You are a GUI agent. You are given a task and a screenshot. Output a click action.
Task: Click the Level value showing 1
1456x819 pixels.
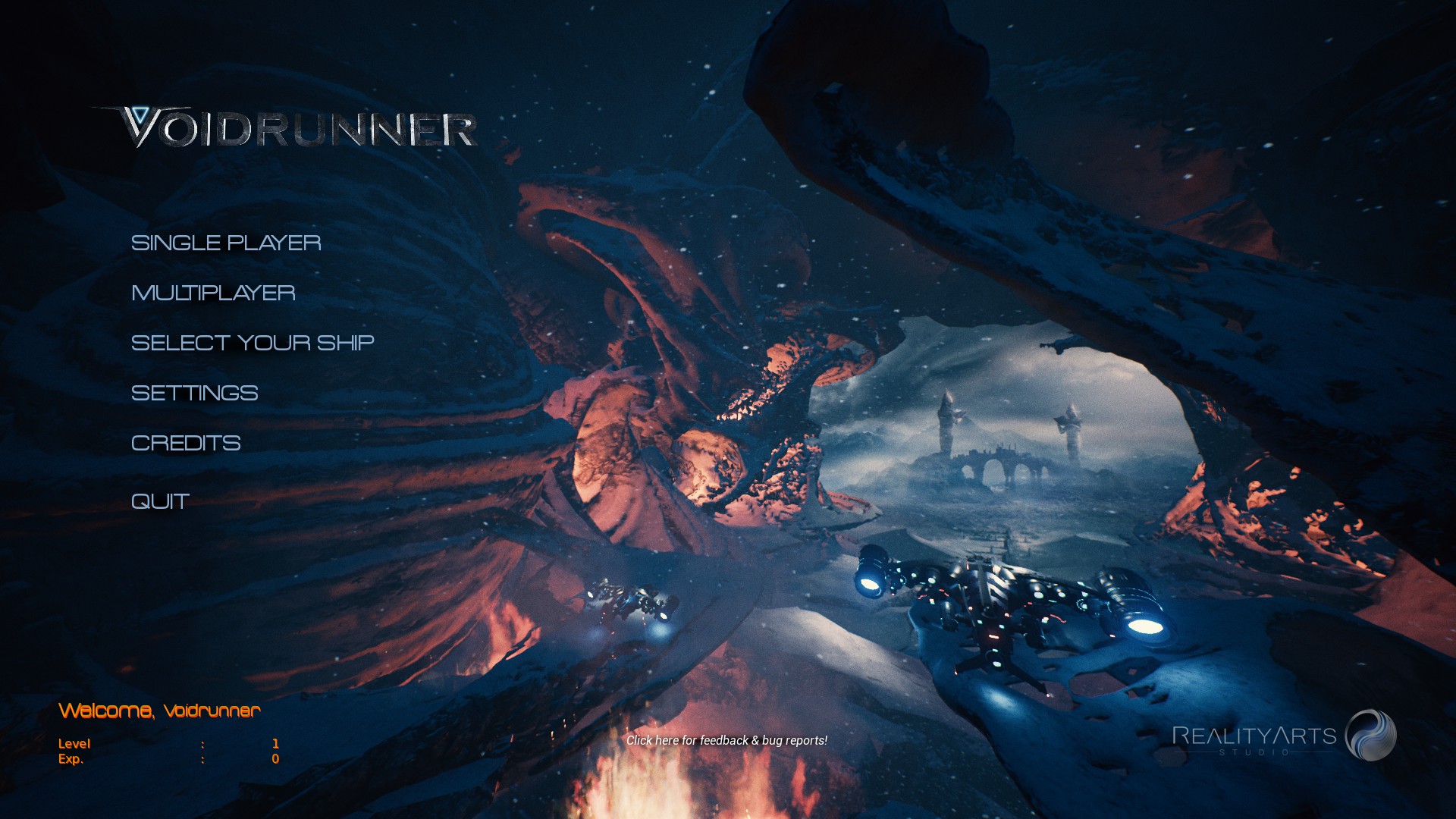point(276,743)
